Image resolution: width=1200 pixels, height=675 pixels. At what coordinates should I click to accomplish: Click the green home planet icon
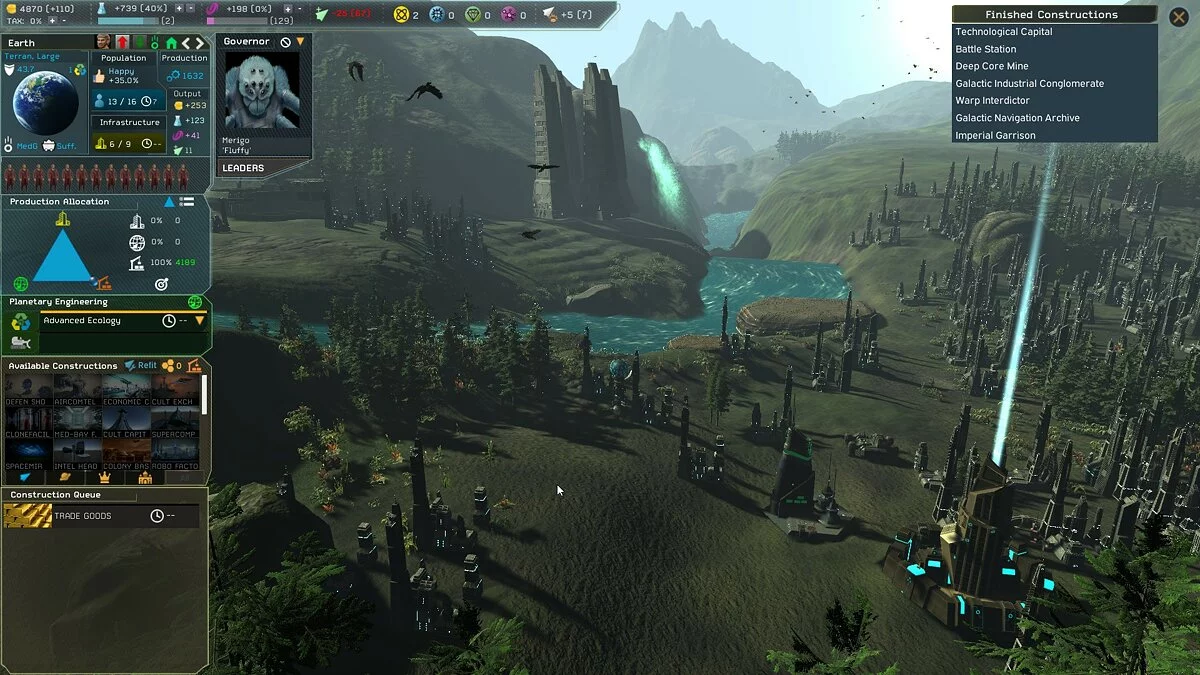(x=171, y=43)
